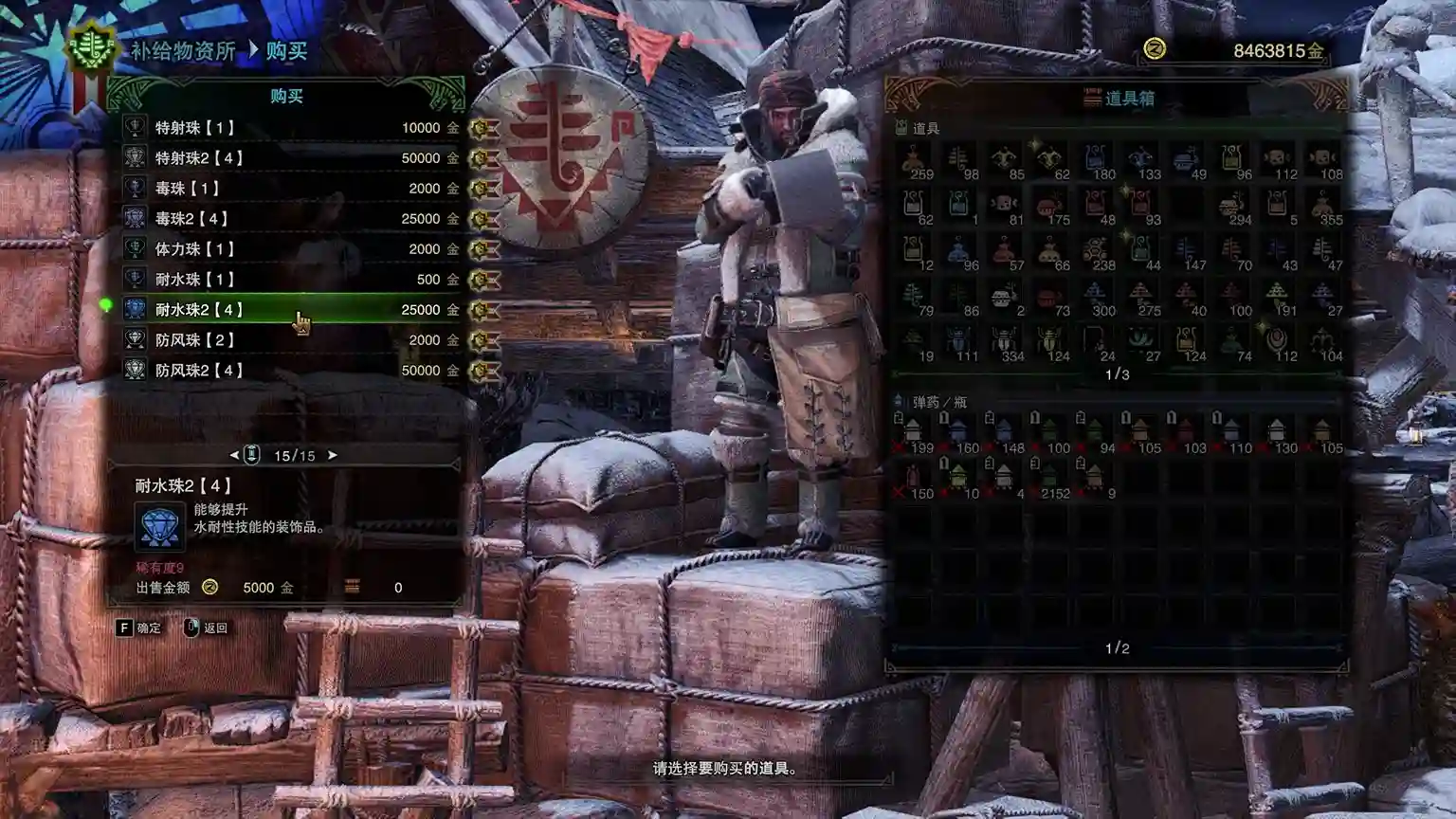Click the 购买 panel title

coord(287,96)
